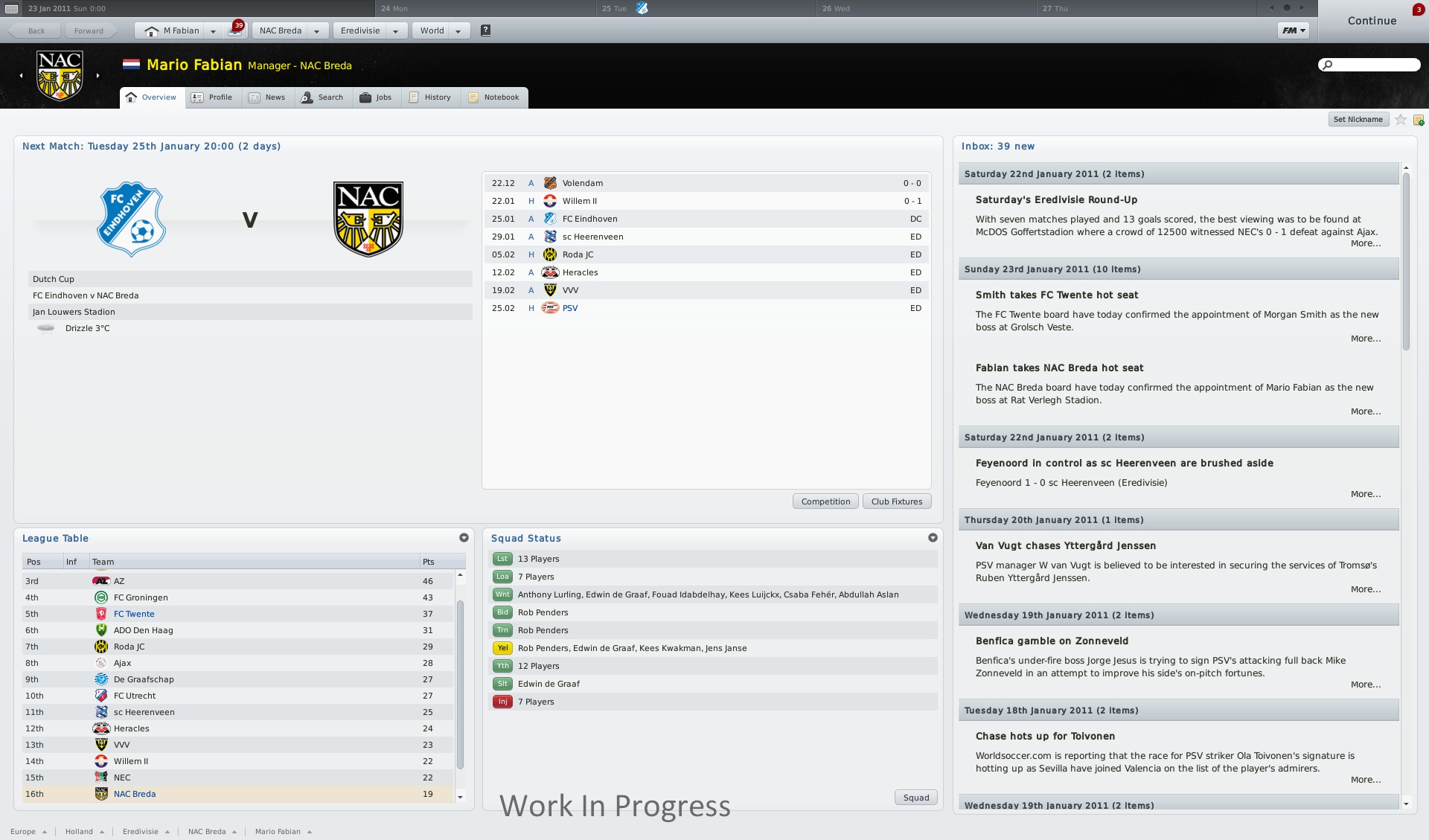
Task: Switch to the History tab
Action: 430,97
